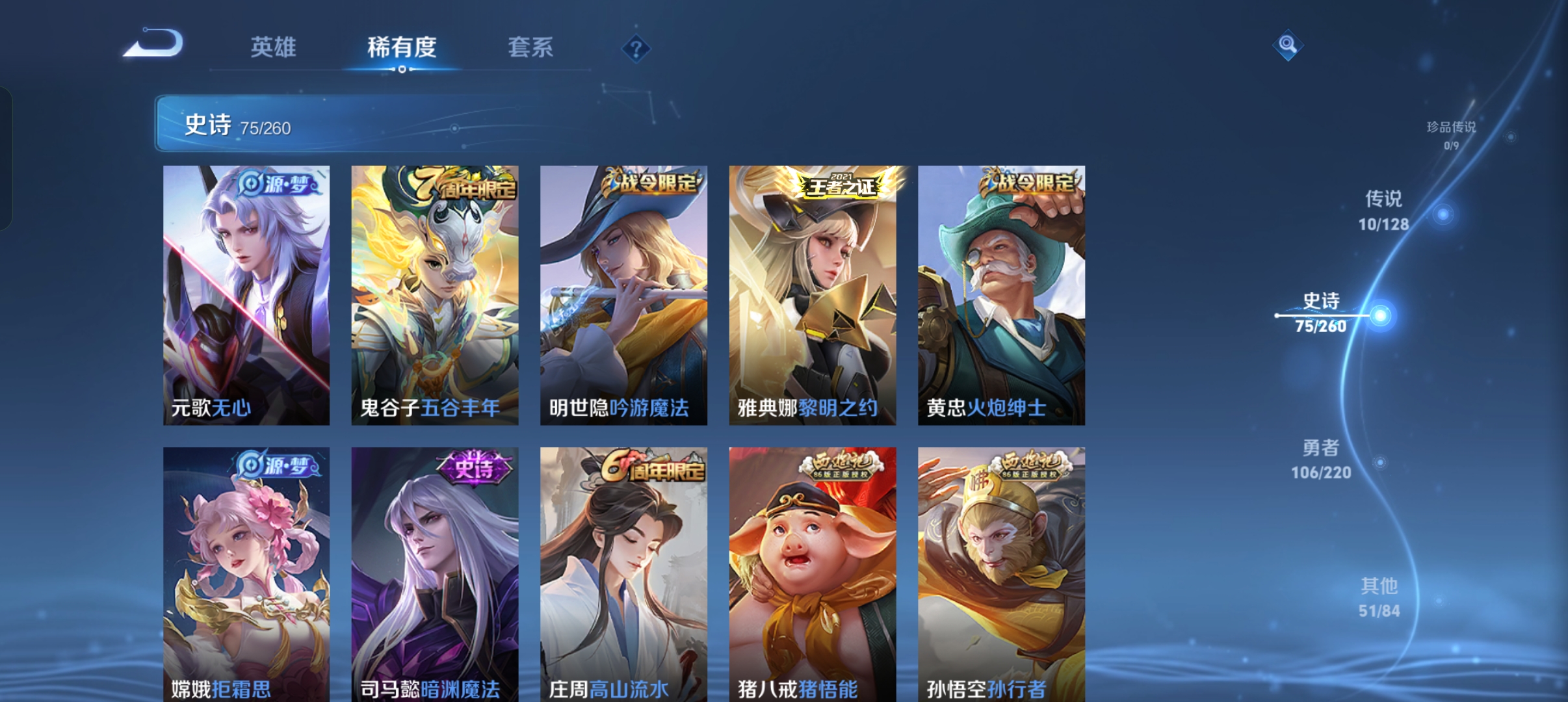Choose the 鬼谷子 五谷丰年 skin card
The width and height of the screenshot is (1568, 702).
[x=435, y=295]
